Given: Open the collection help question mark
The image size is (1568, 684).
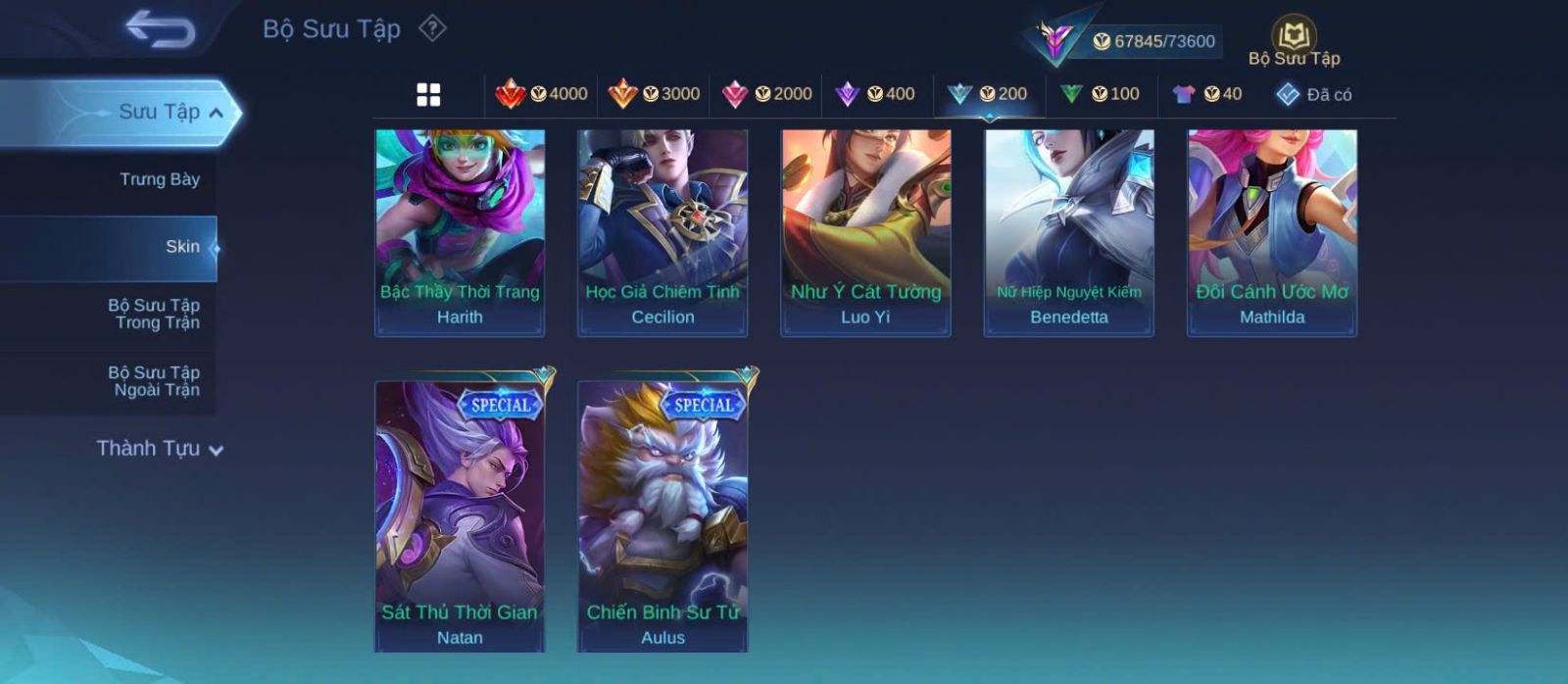Looking at the screenshot, I should coord(432,28).
